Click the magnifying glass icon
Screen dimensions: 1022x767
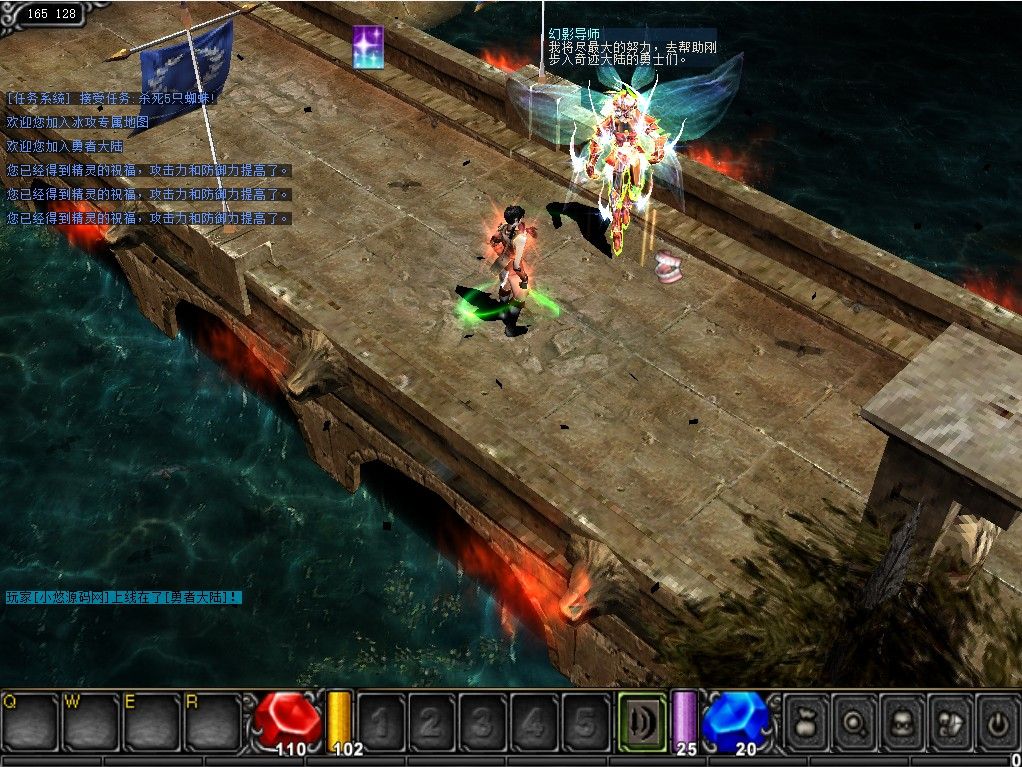point(855,722)
